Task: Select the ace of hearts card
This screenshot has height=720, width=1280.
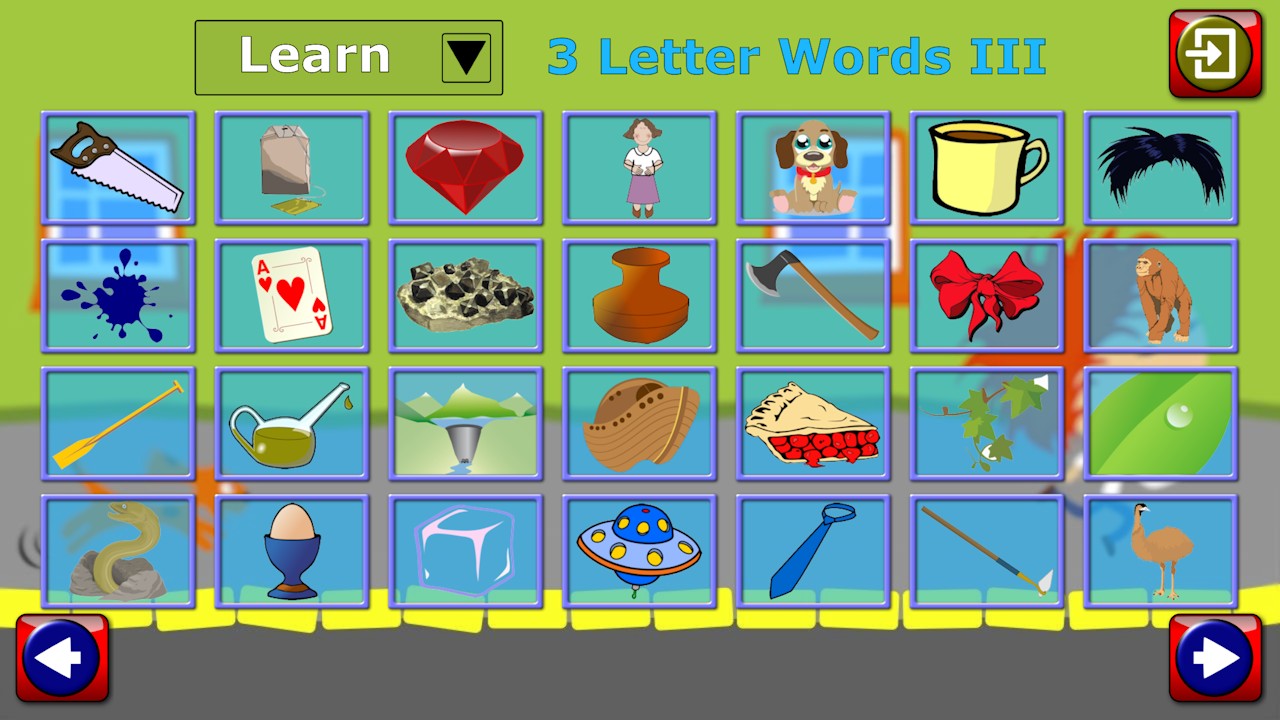Action: (x=291, y=294)
